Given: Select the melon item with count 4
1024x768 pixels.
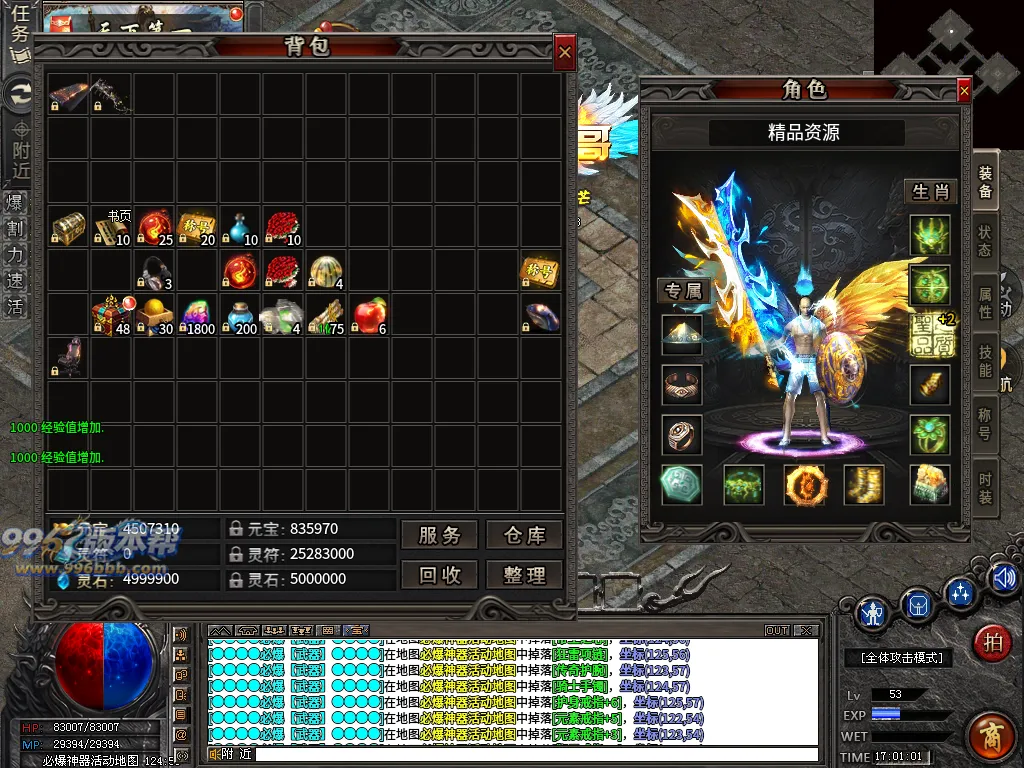Looking at the screenshot, I should click(326, 271).
